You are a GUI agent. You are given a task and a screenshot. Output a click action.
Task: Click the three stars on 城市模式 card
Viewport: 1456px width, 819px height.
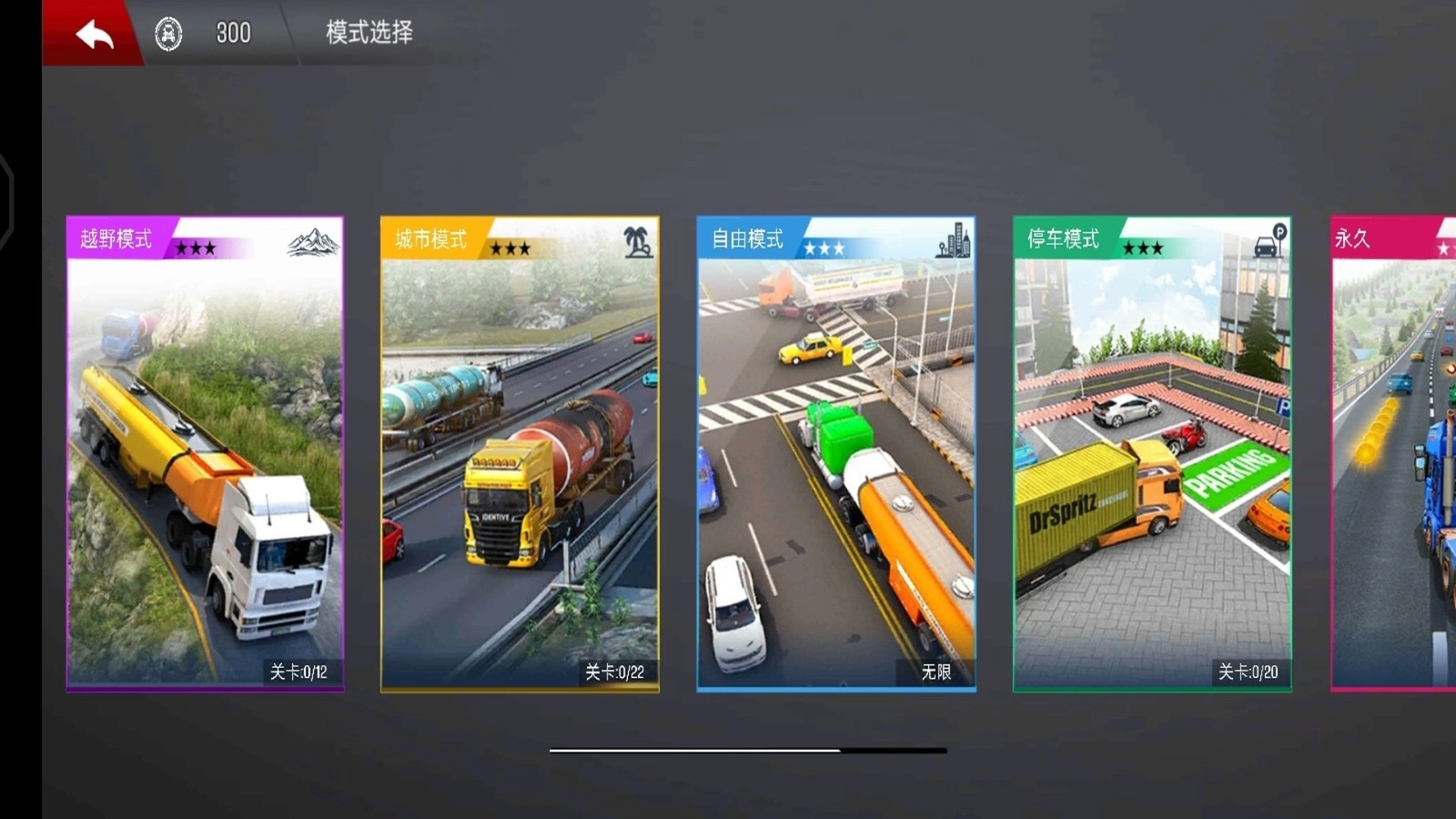(x=511, y=246)
